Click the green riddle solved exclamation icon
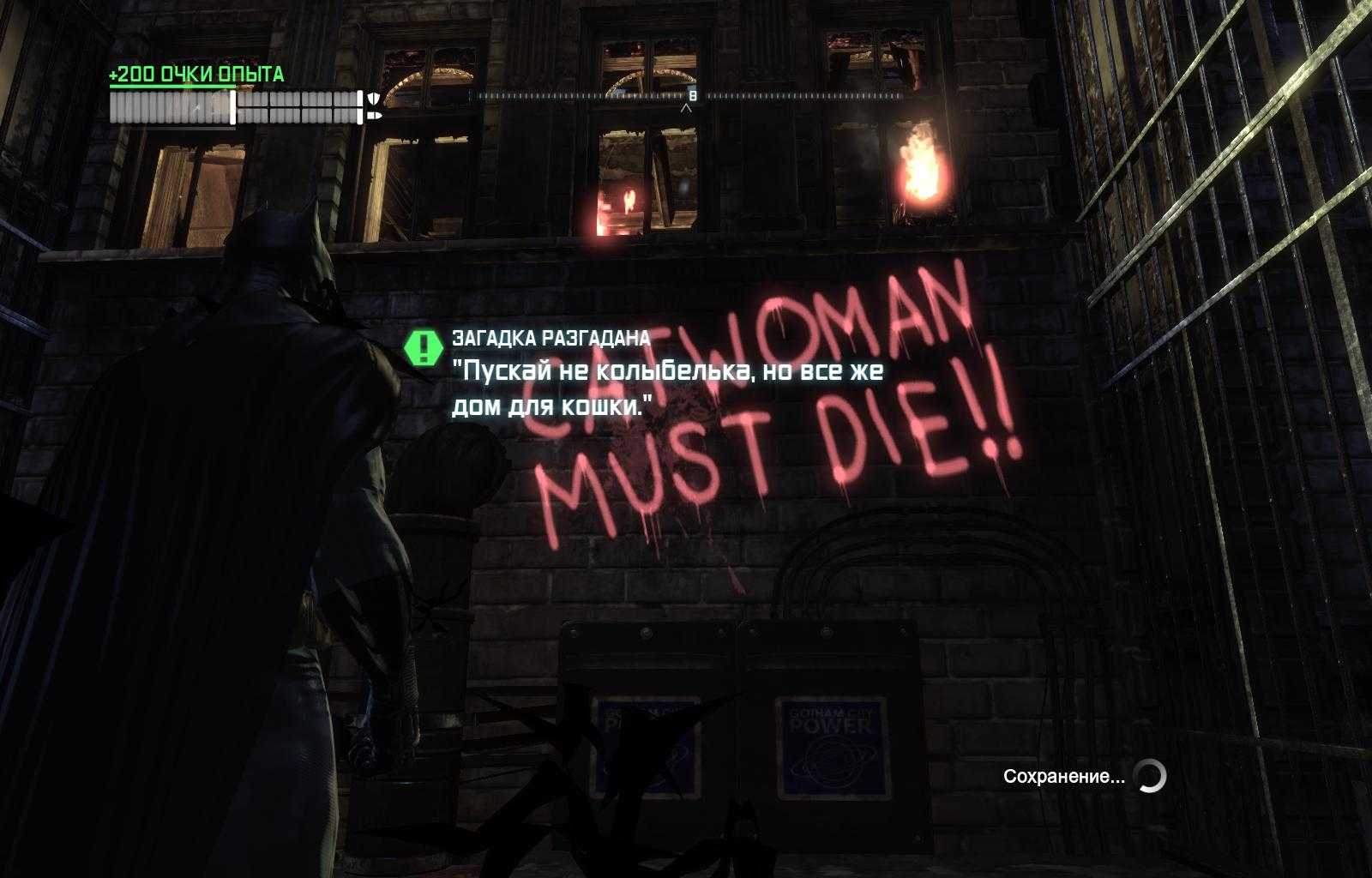The height and width of the screenshot is (878, 1372). click(422, 346)
